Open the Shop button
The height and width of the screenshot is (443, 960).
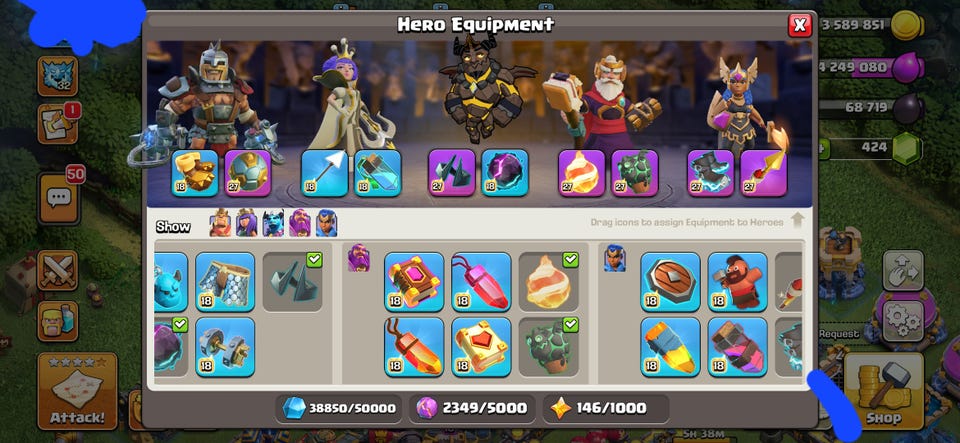point(883,392)
